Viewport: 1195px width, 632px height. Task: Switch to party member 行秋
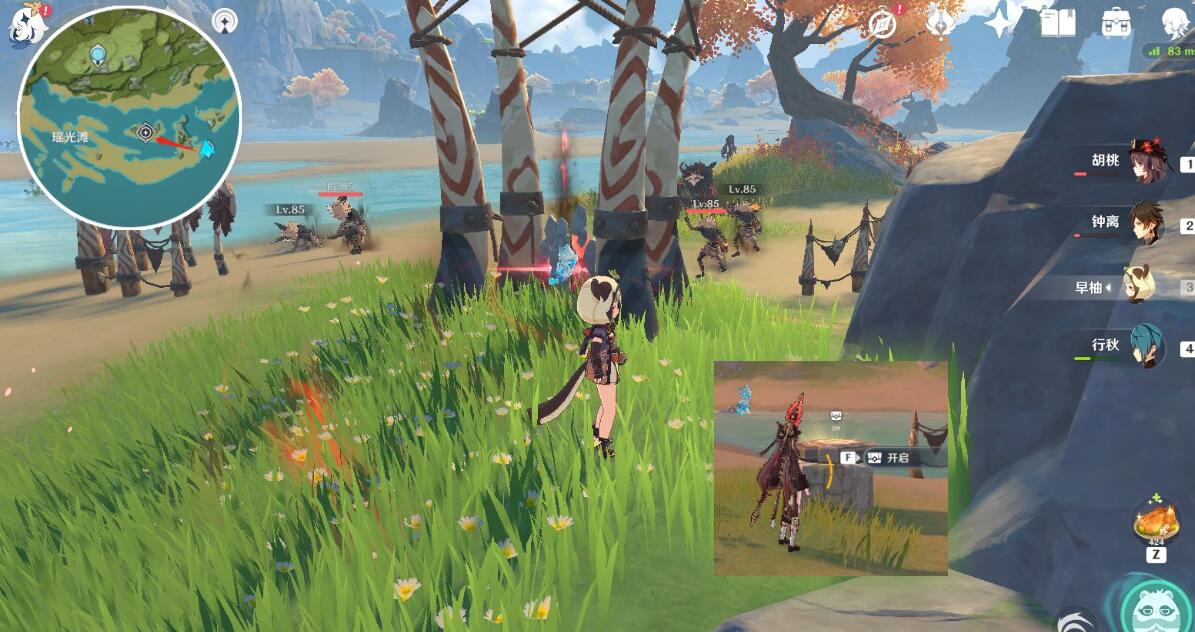point(1147,348)
